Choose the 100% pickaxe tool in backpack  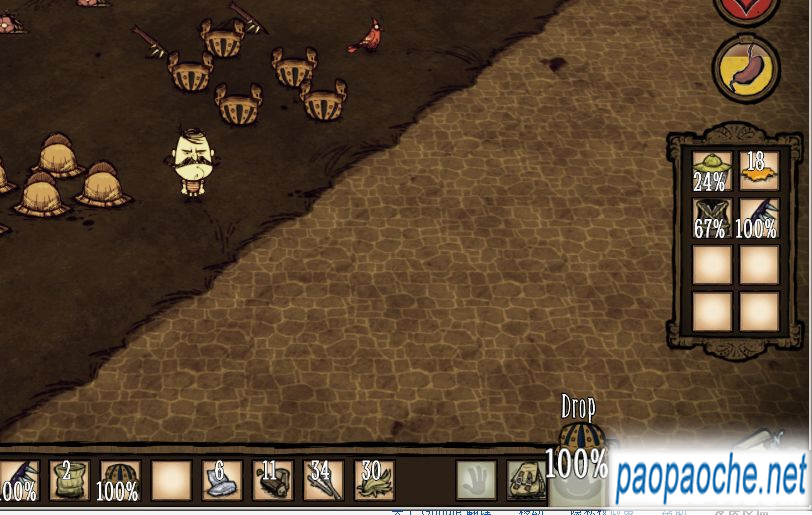[x=758, y=217]
